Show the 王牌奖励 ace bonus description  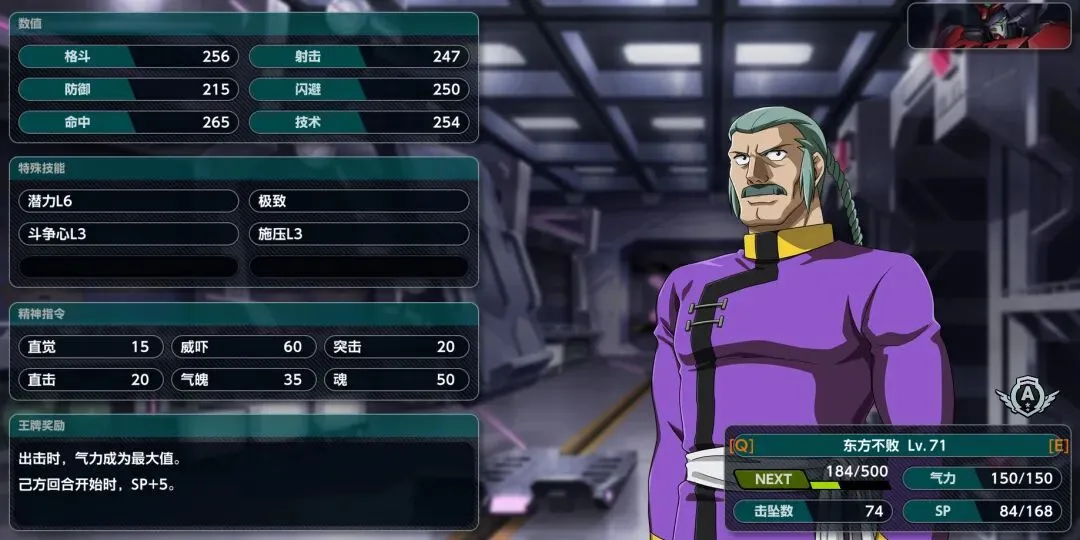243,474
